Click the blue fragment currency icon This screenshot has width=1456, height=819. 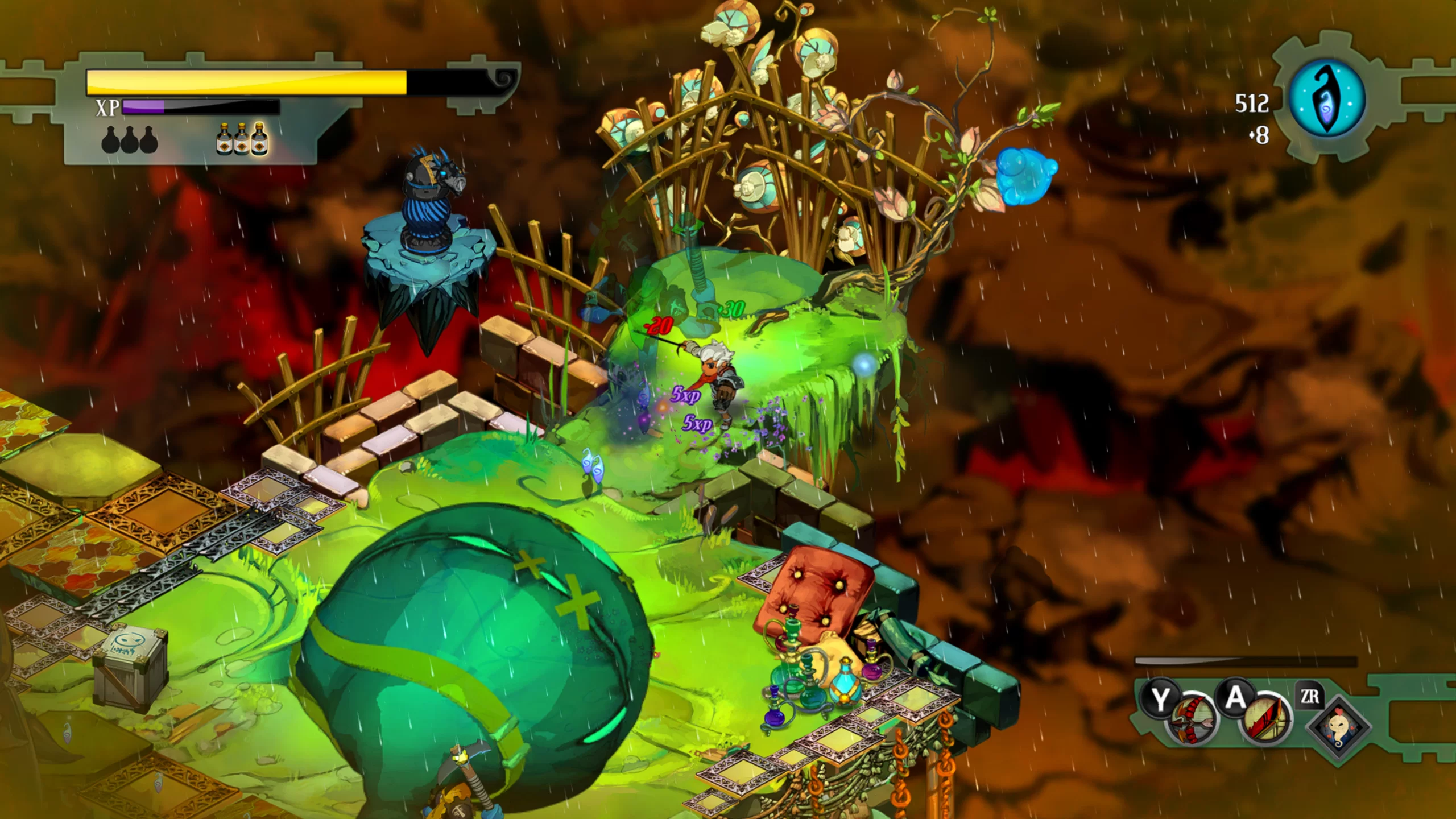point(1327,99)
